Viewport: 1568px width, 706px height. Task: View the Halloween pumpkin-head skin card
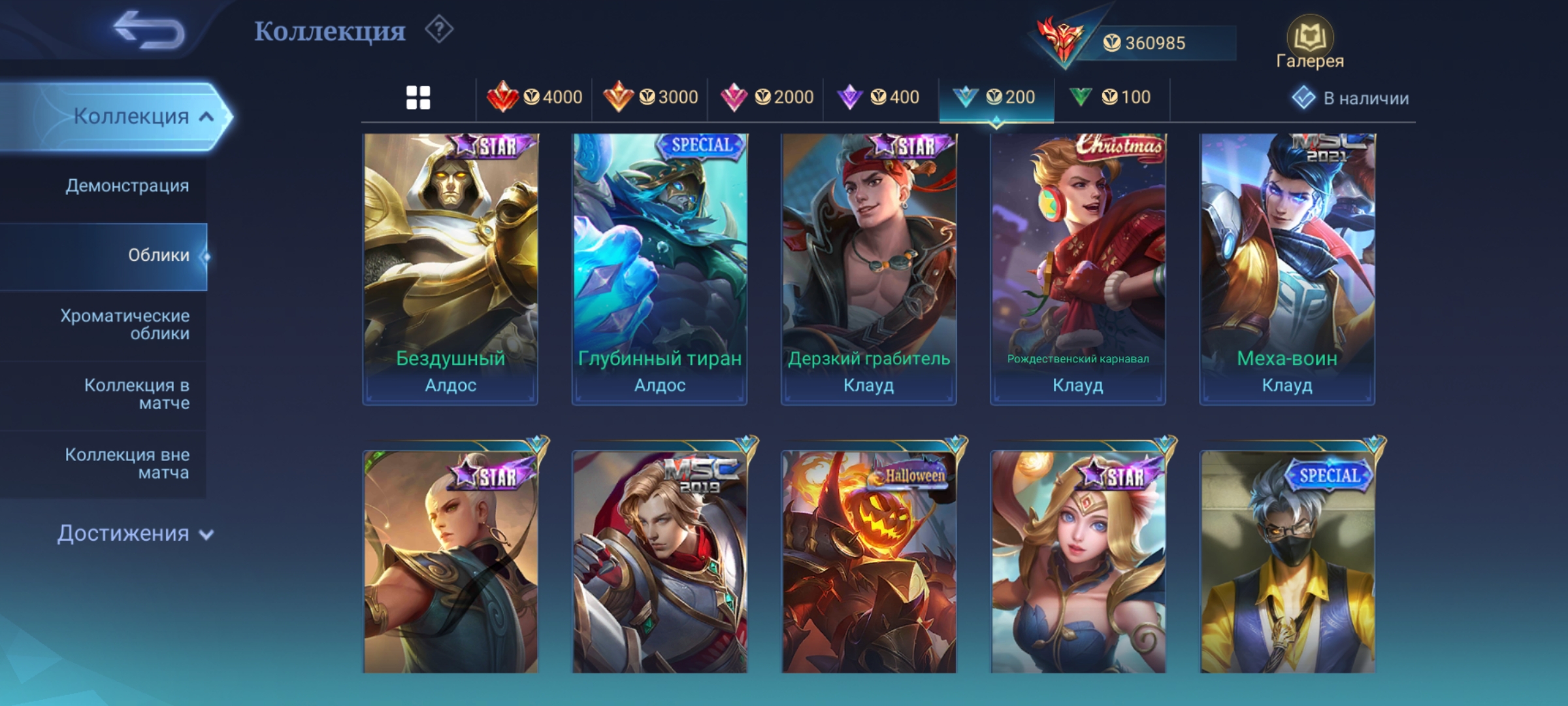tap(868, 561)
